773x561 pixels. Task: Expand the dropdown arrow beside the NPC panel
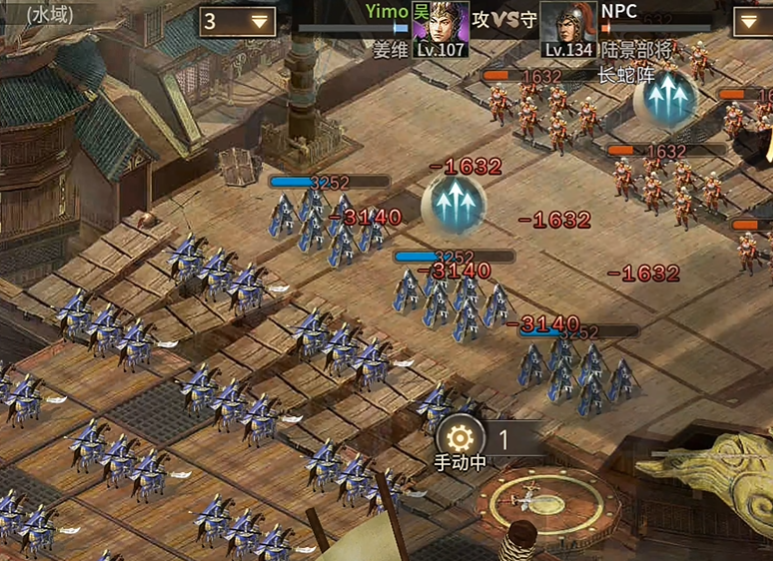click(752, 21)
